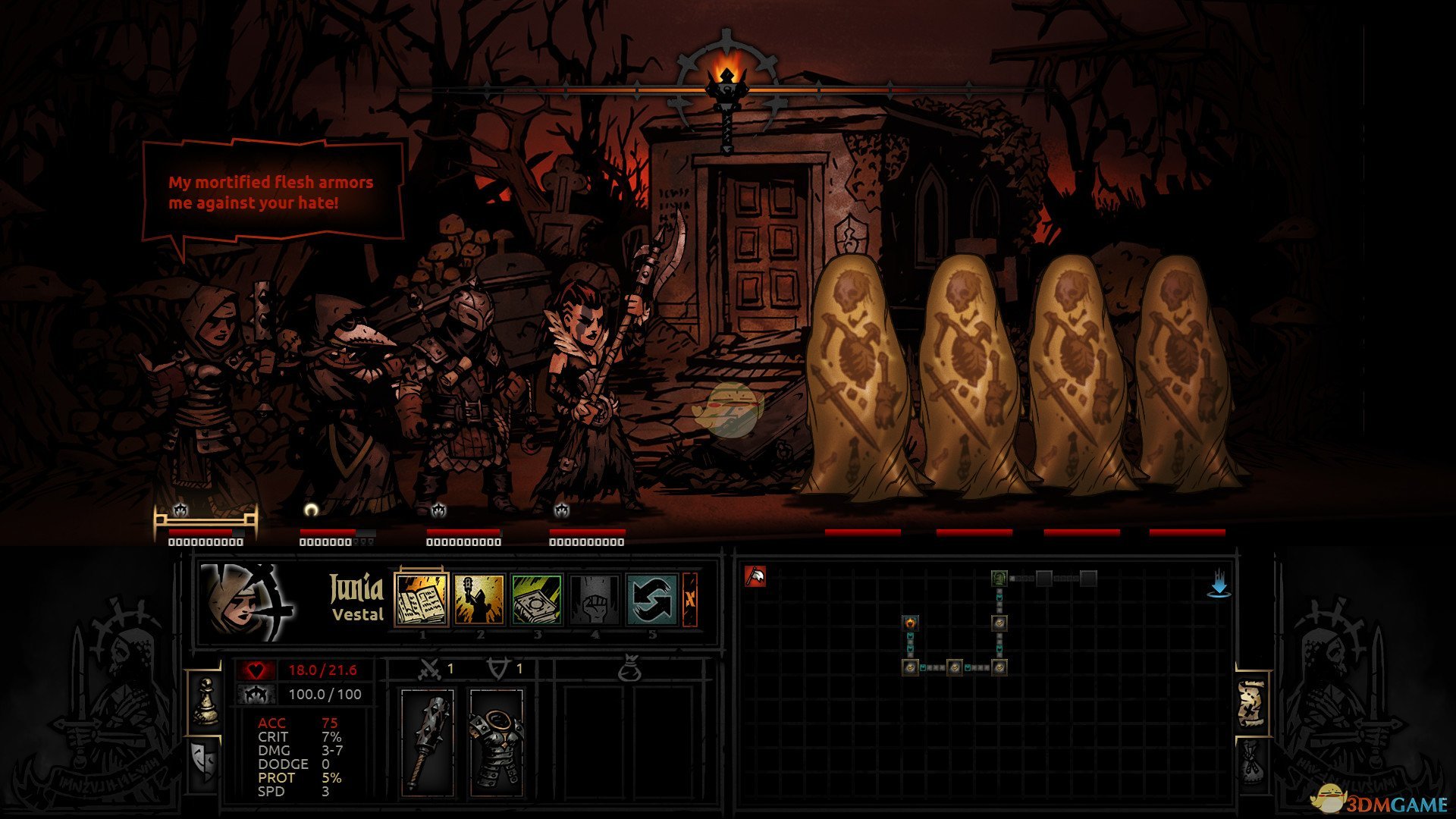Click the torch-marked room on map

[x=910, y=623]
